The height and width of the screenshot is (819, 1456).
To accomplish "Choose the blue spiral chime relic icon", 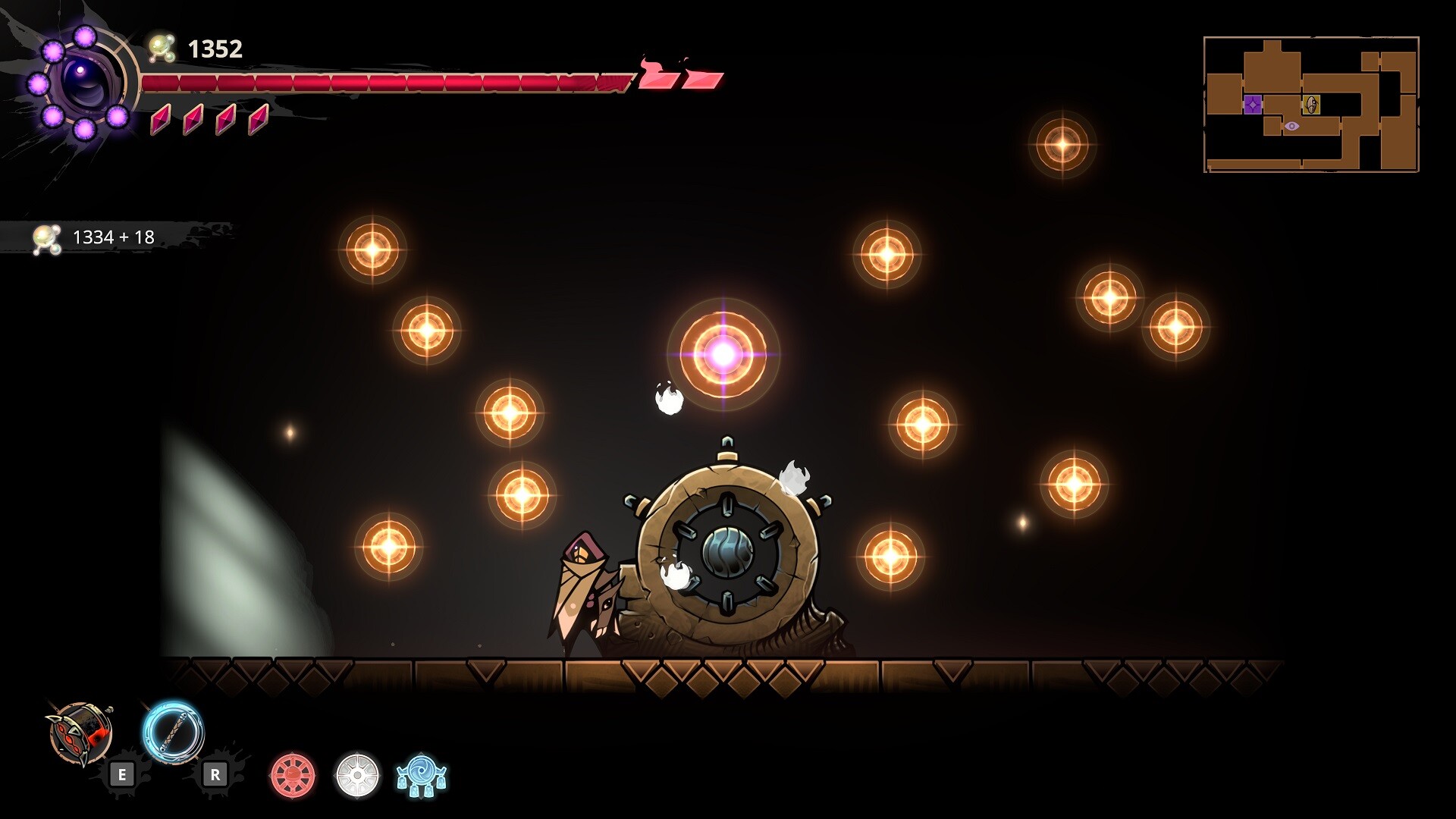I will (422, 776).
